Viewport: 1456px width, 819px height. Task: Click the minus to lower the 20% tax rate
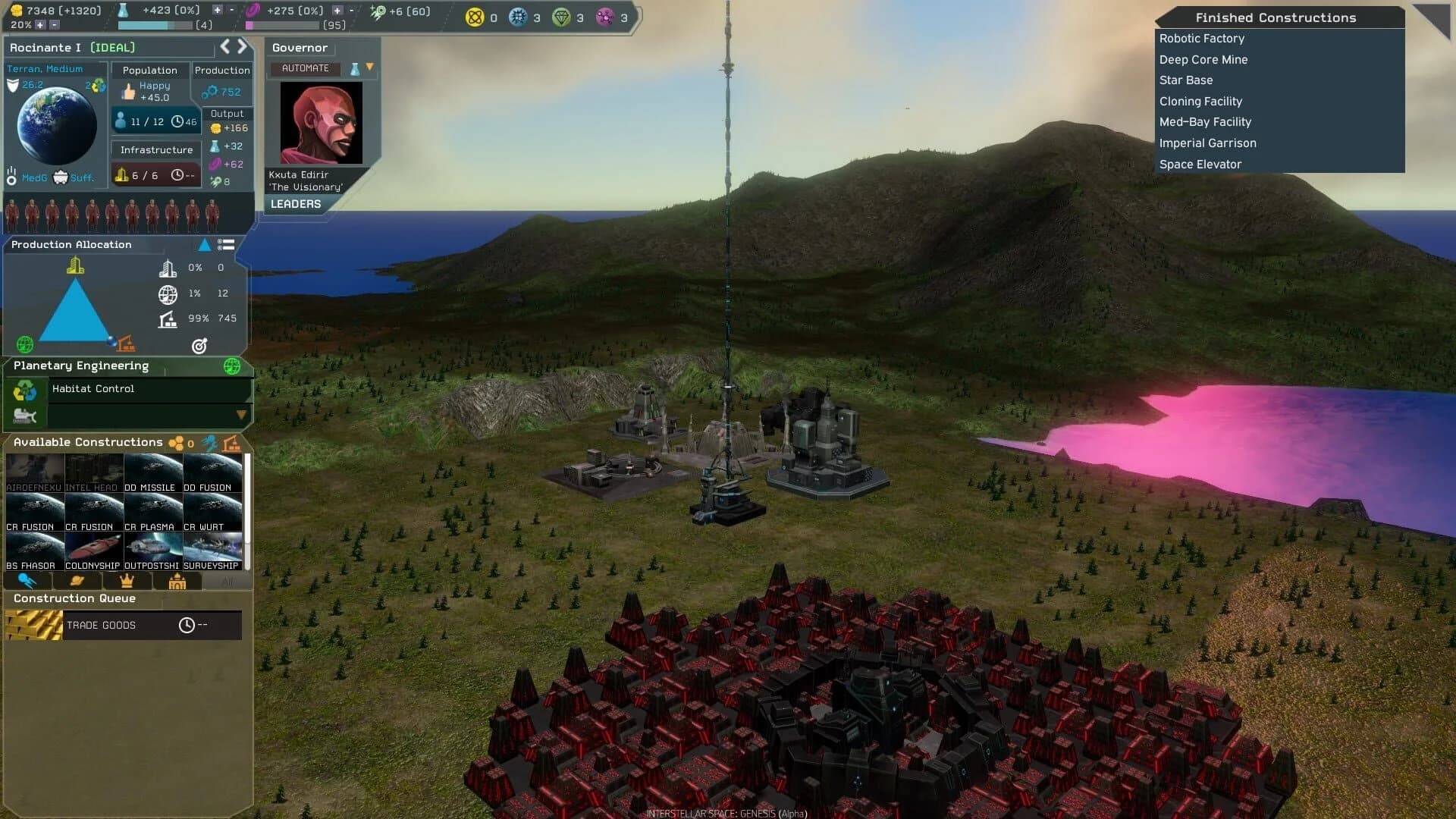[x=55, y=24]
